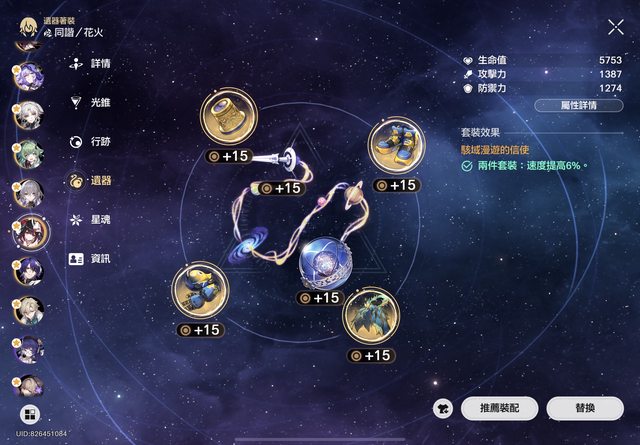This screenshot has height=445, width=640.
Task: Close the relic screen with the X
Action: (x=615, y=27)
